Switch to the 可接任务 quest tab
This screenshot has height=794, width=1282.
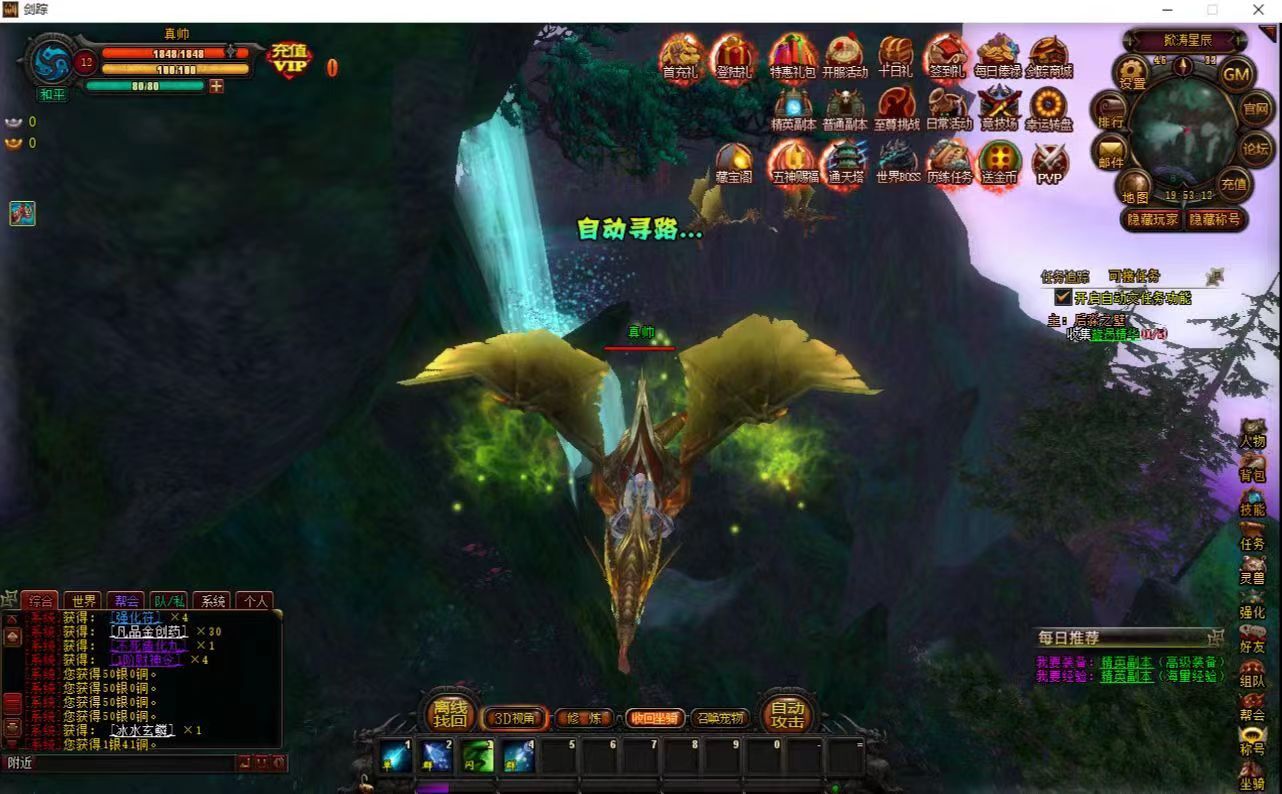point(1134,276)
